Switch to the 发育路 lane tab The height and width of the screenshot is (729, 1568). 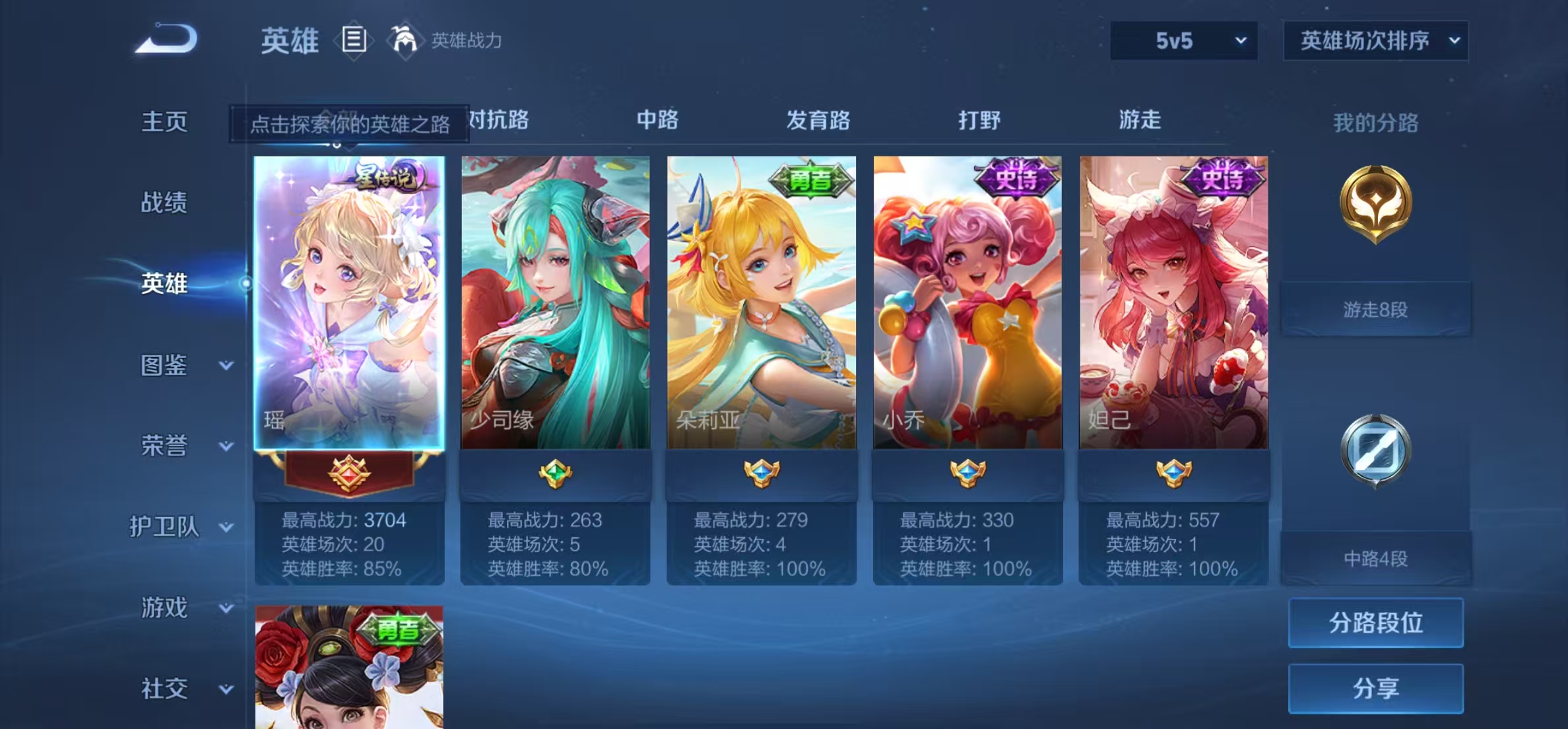pos(817,120)
